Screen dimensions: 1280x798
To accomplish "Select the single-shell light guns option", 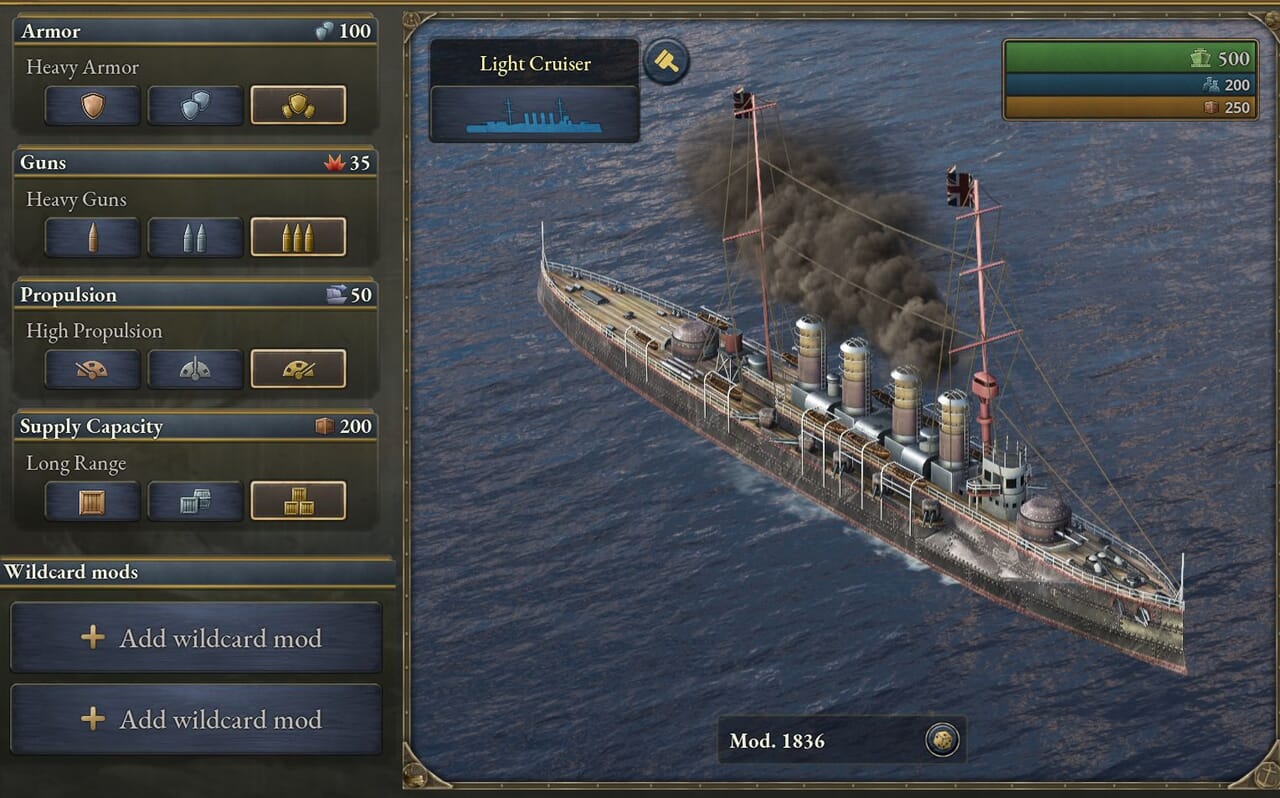I will coord(92,237).
